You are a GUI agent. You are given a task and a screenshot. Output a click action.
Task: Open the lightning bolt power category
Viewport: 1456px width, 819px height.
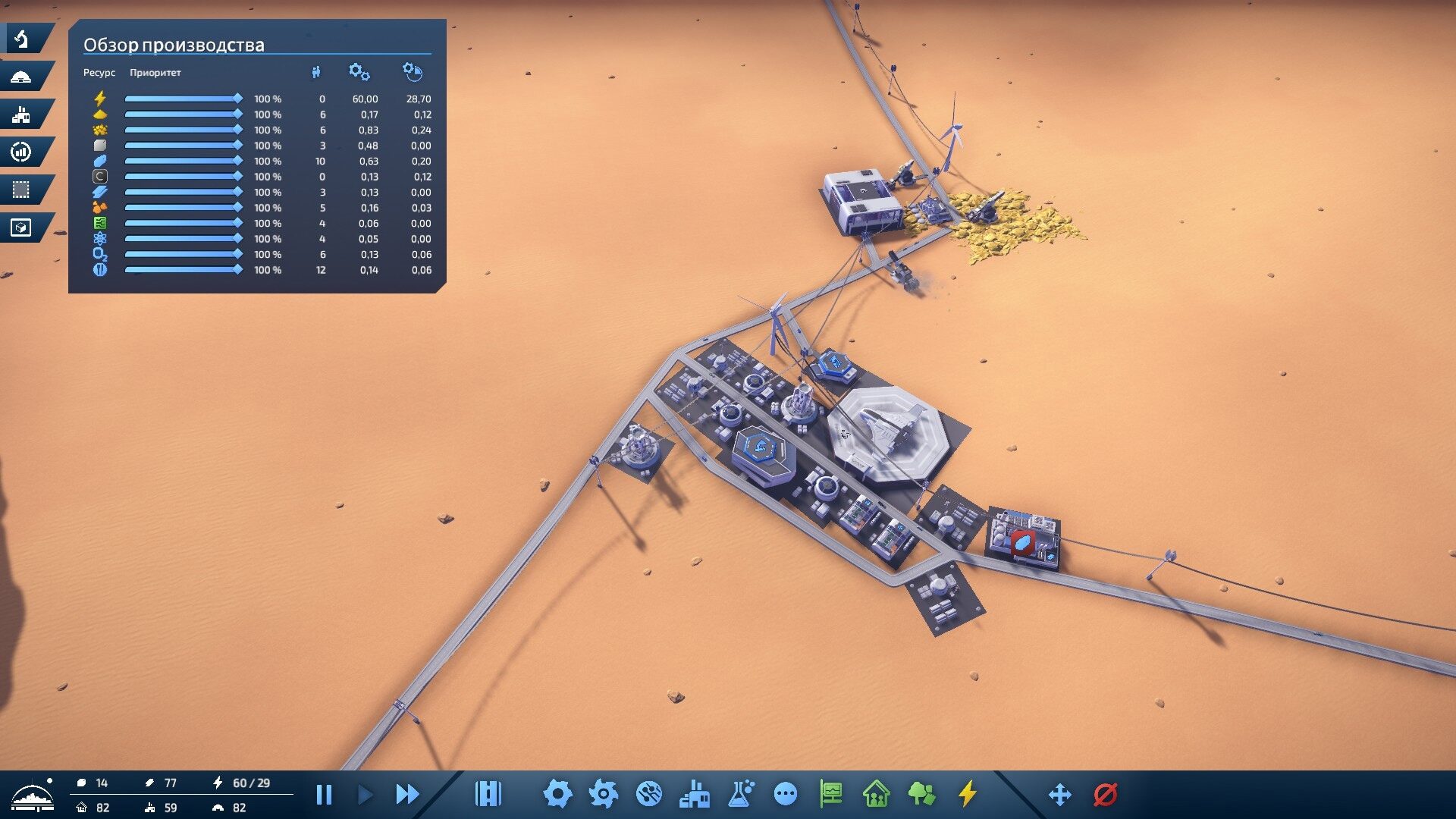click(x=967, y=794)
